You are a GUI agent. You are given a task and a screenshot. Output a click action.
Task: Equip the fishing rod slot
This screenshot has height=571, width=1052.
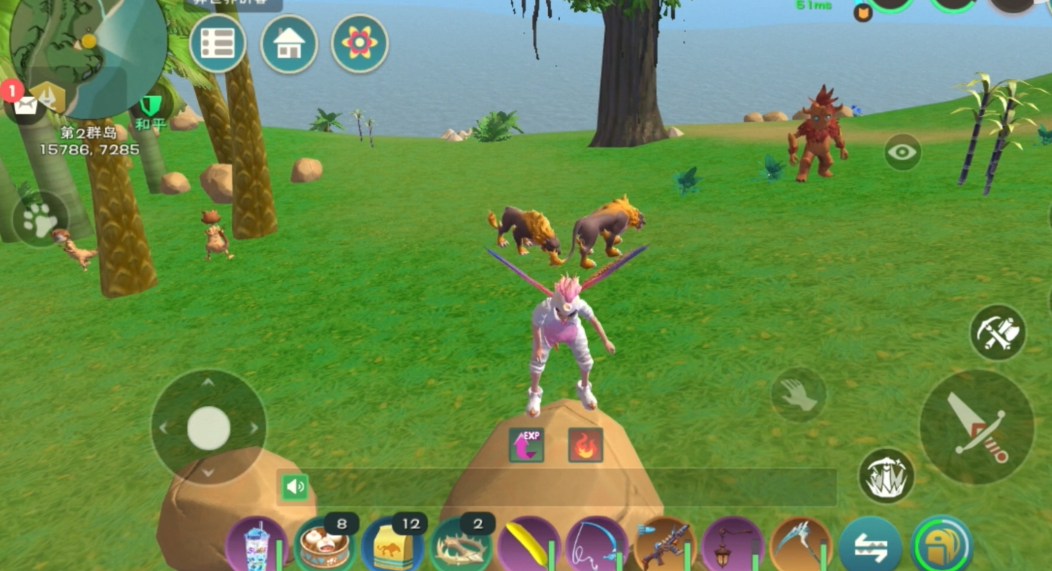point(596,546)
